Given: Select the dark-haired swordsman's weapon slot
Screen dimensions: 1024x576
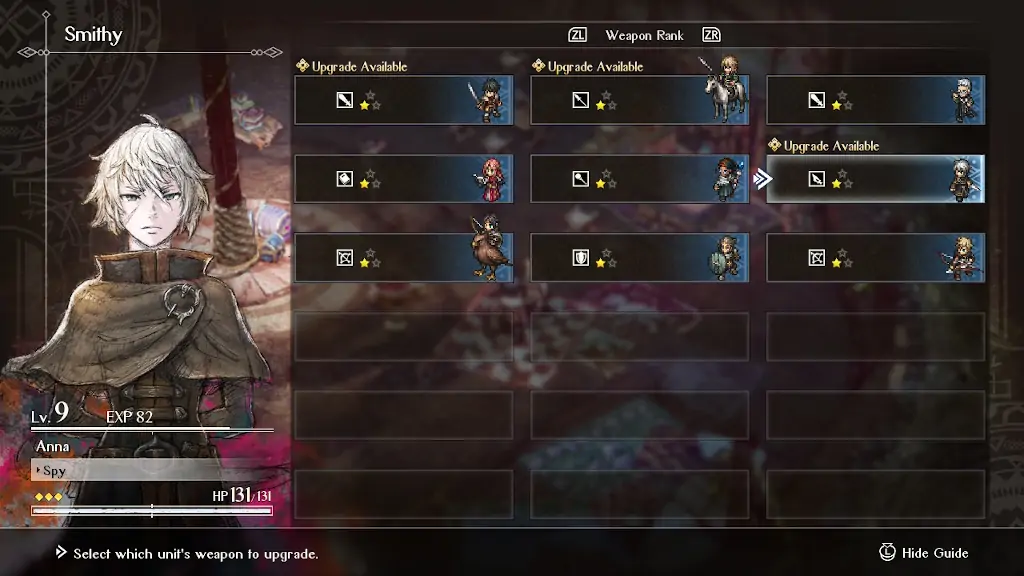Looking at the screenshot, I should (403, 100).
